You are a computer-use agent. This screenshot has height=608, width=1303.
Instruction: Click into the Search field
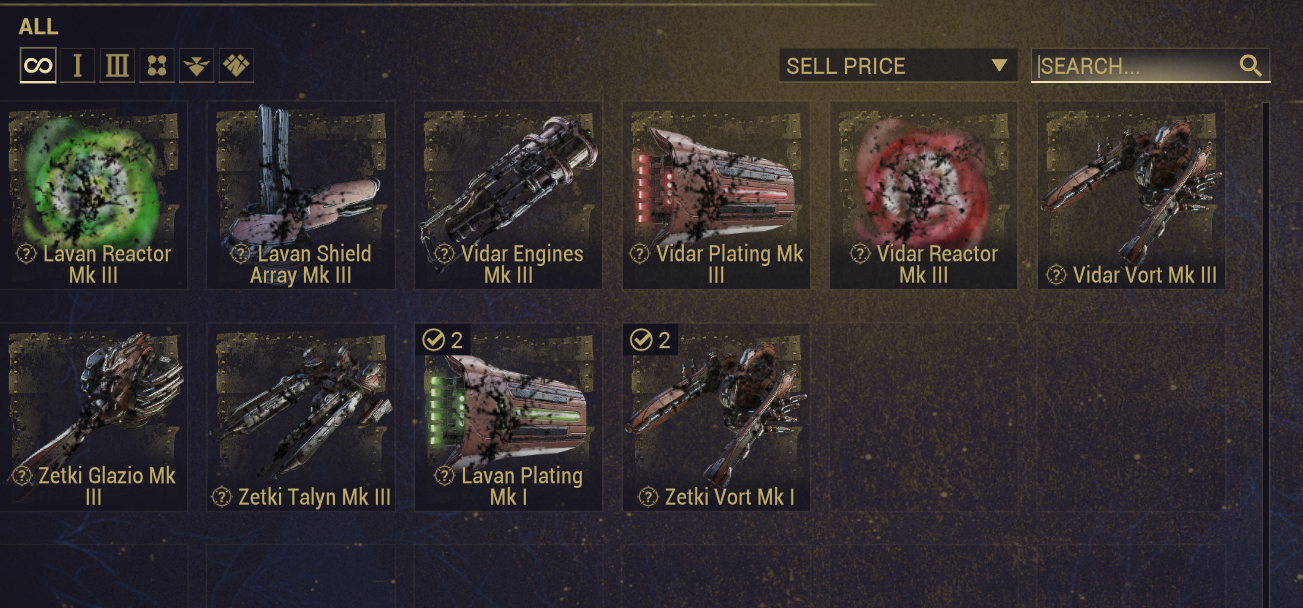click(x=1135, y=66)
